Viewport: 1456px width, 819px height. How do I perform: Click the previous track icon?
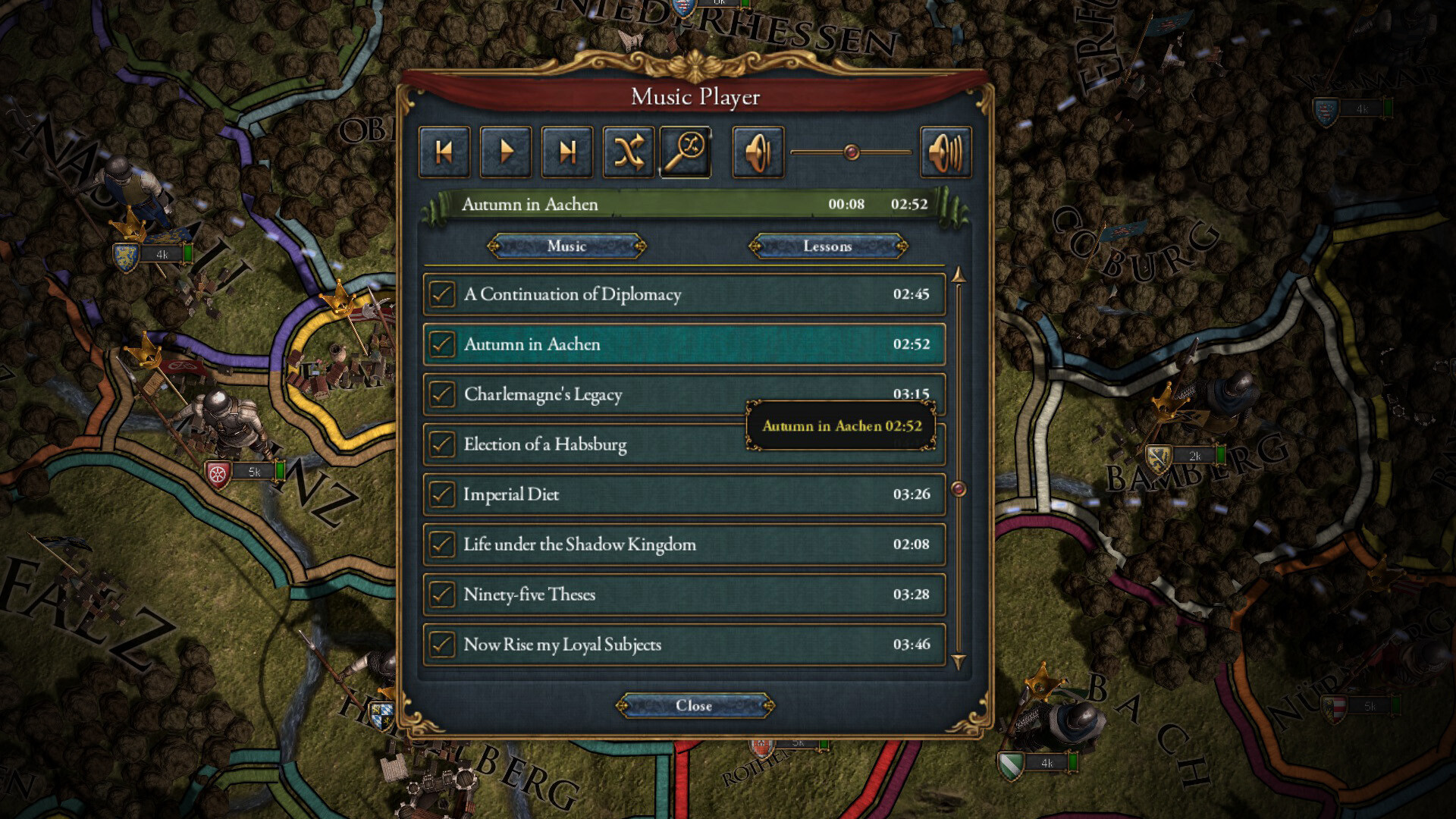click(444, 151)
